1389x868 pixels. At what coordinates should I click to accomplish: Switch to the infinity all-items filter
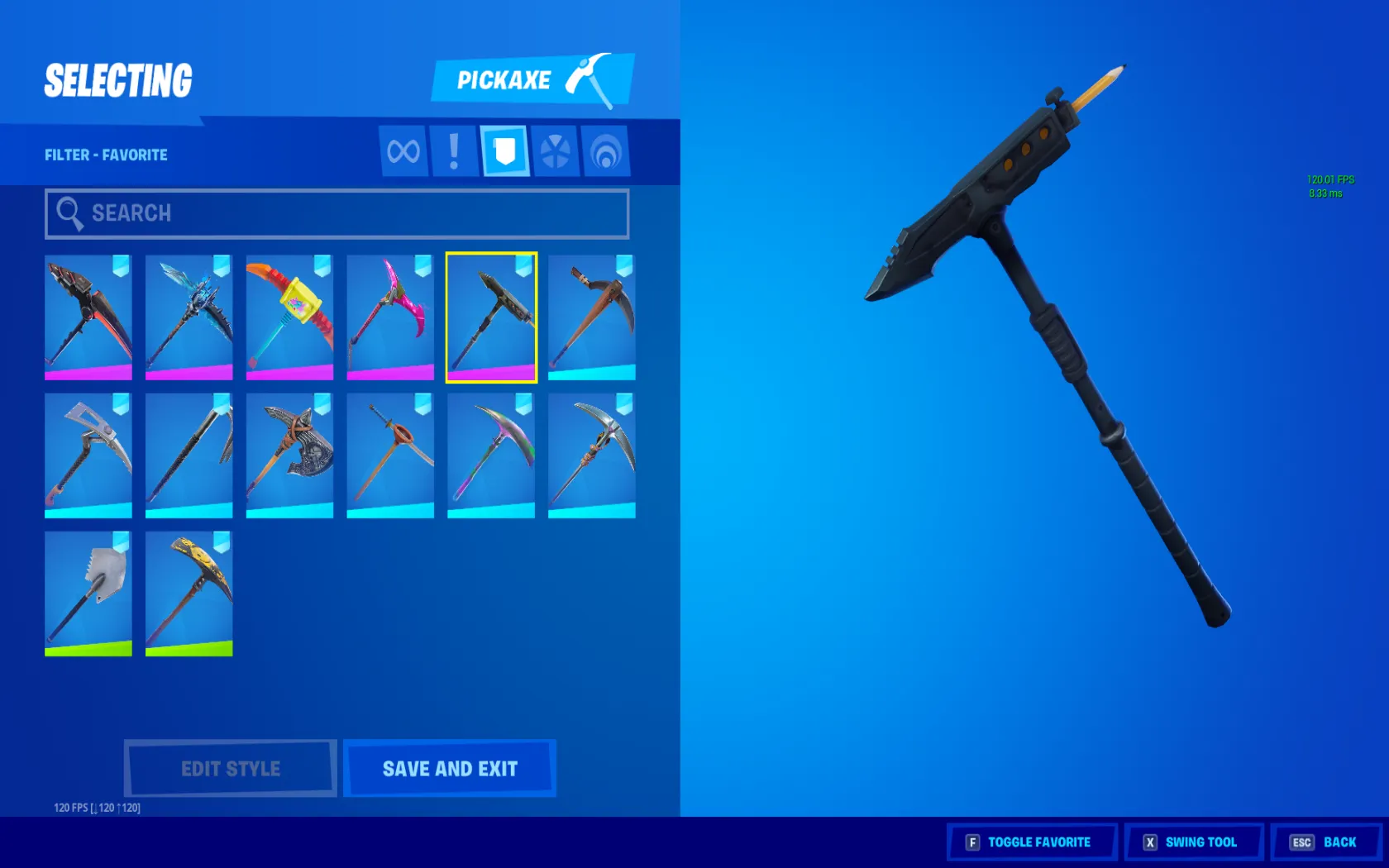[403, 151]
